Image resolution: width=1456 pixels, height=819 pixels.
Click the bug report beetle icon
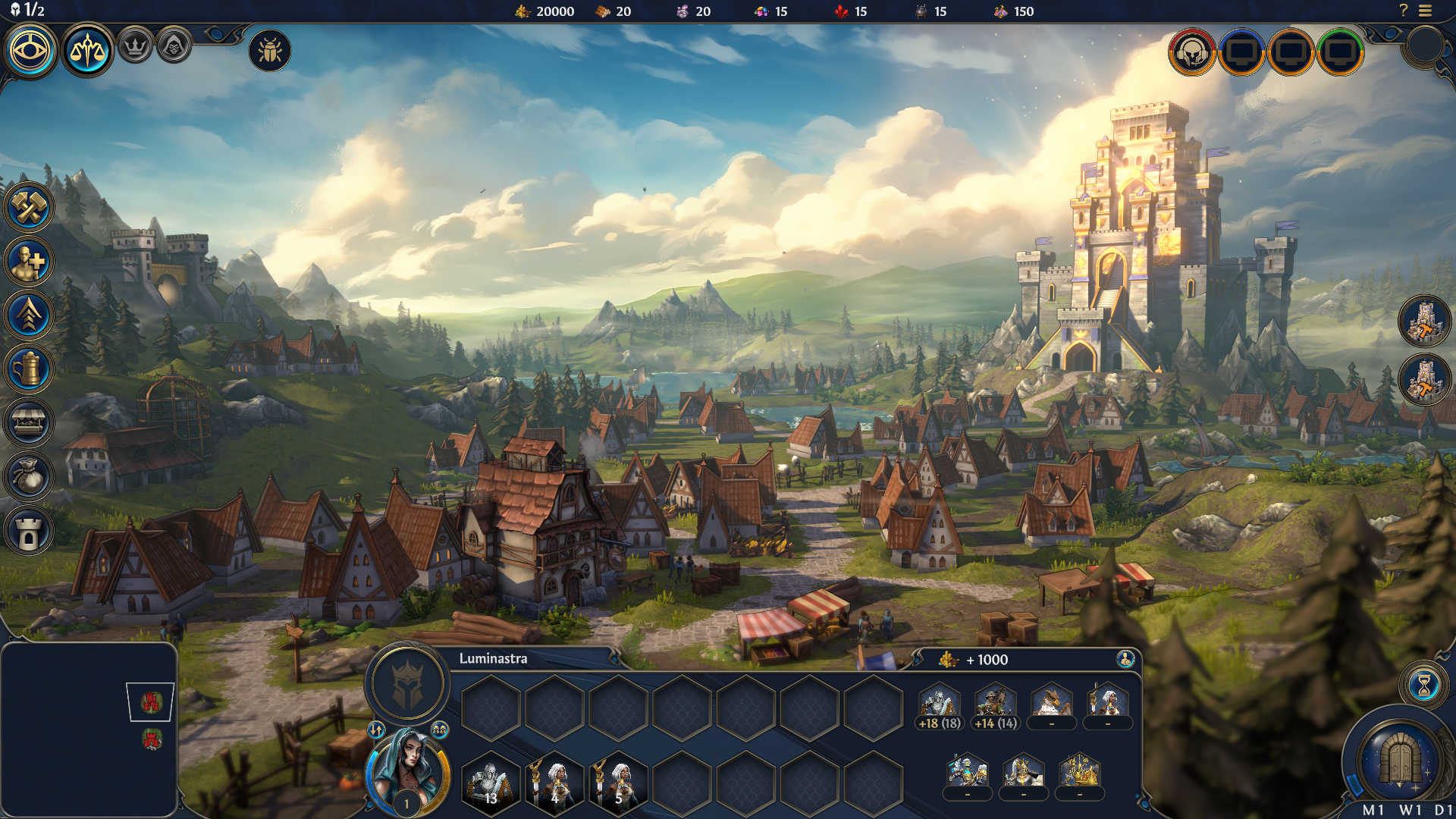pos(270,51)
